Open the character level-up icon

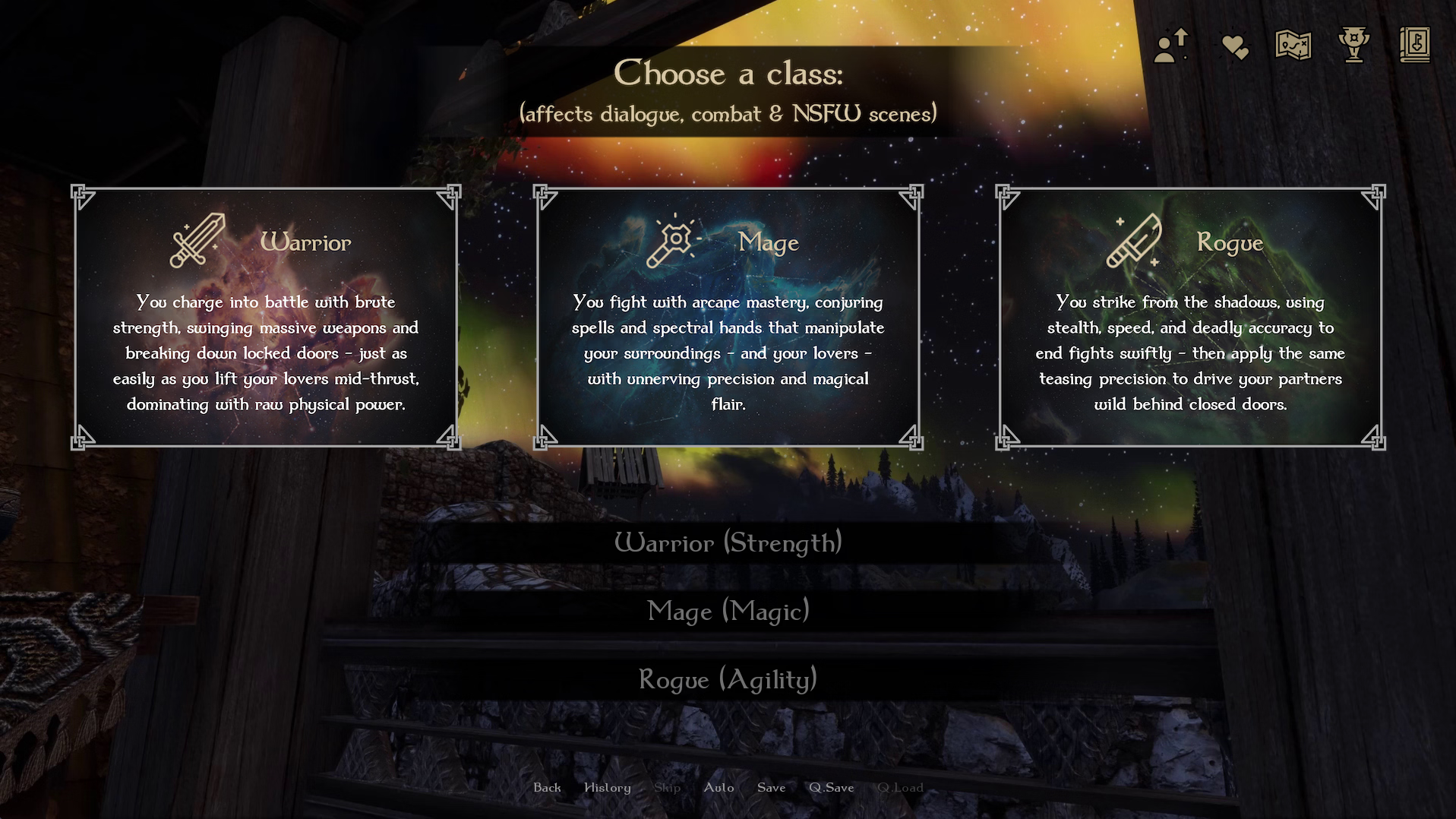point(1170,46)
